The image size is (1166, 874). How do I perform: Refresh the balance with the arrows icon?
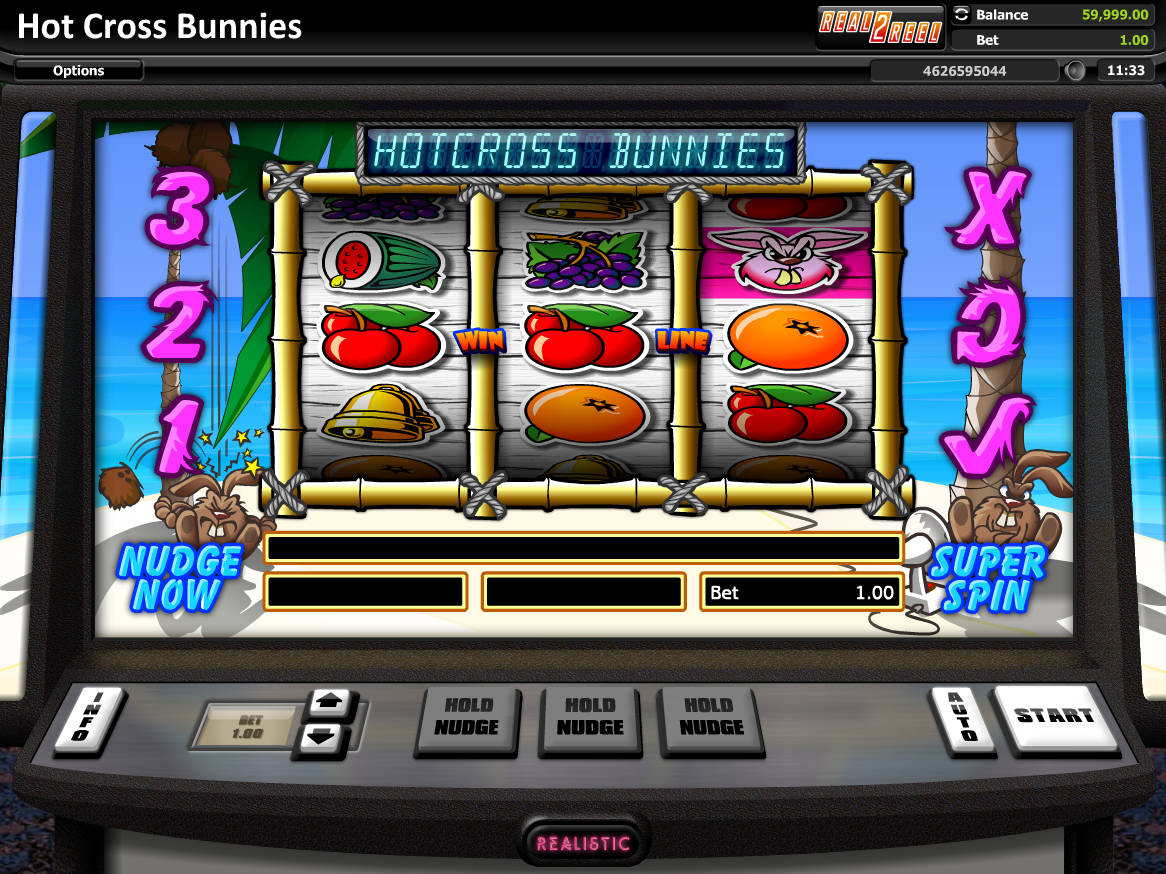[x=962, y=15]
